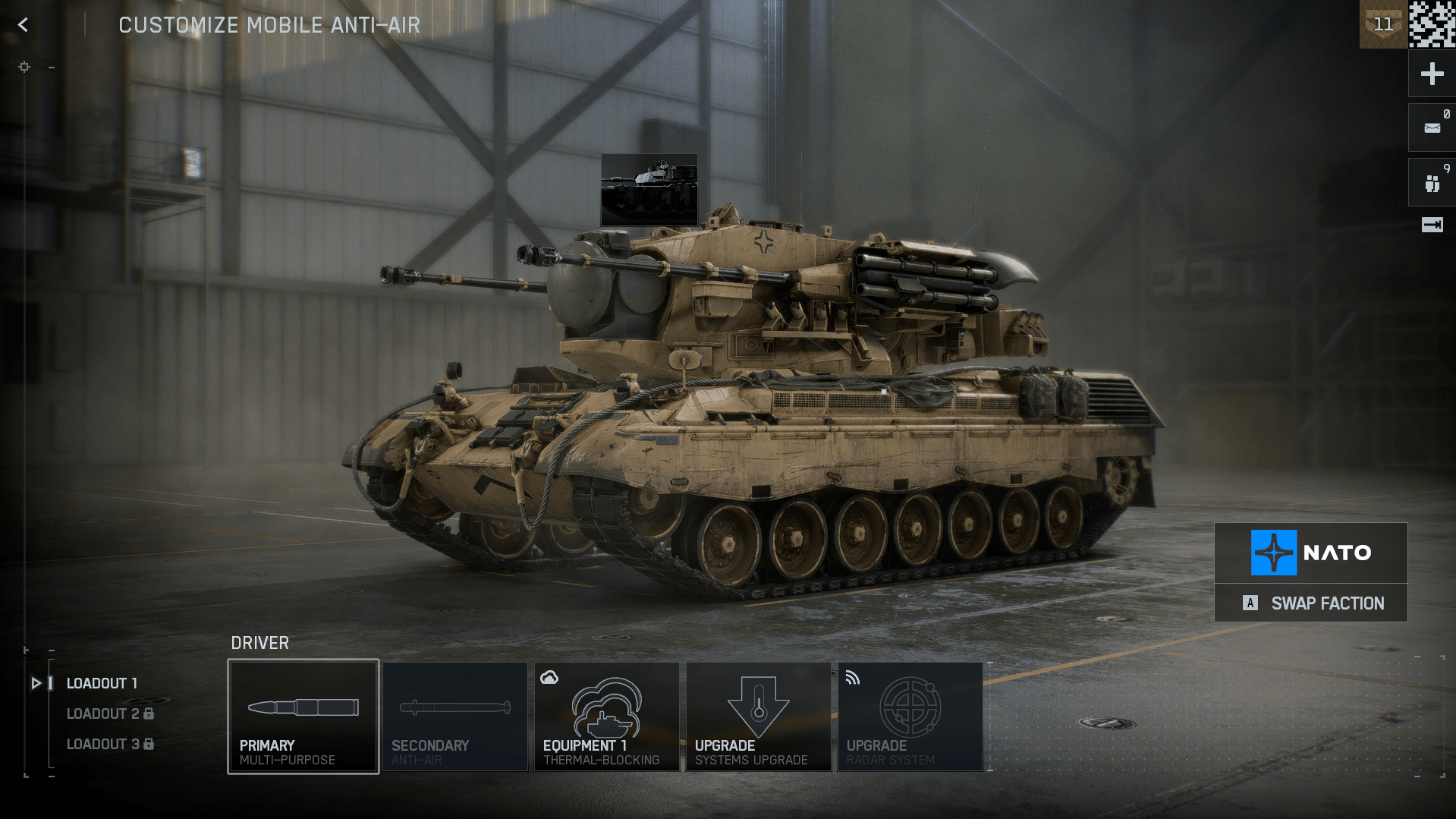
Task: Click the collapse side panel arrow icon
Action: click(x=1432, y=225)
